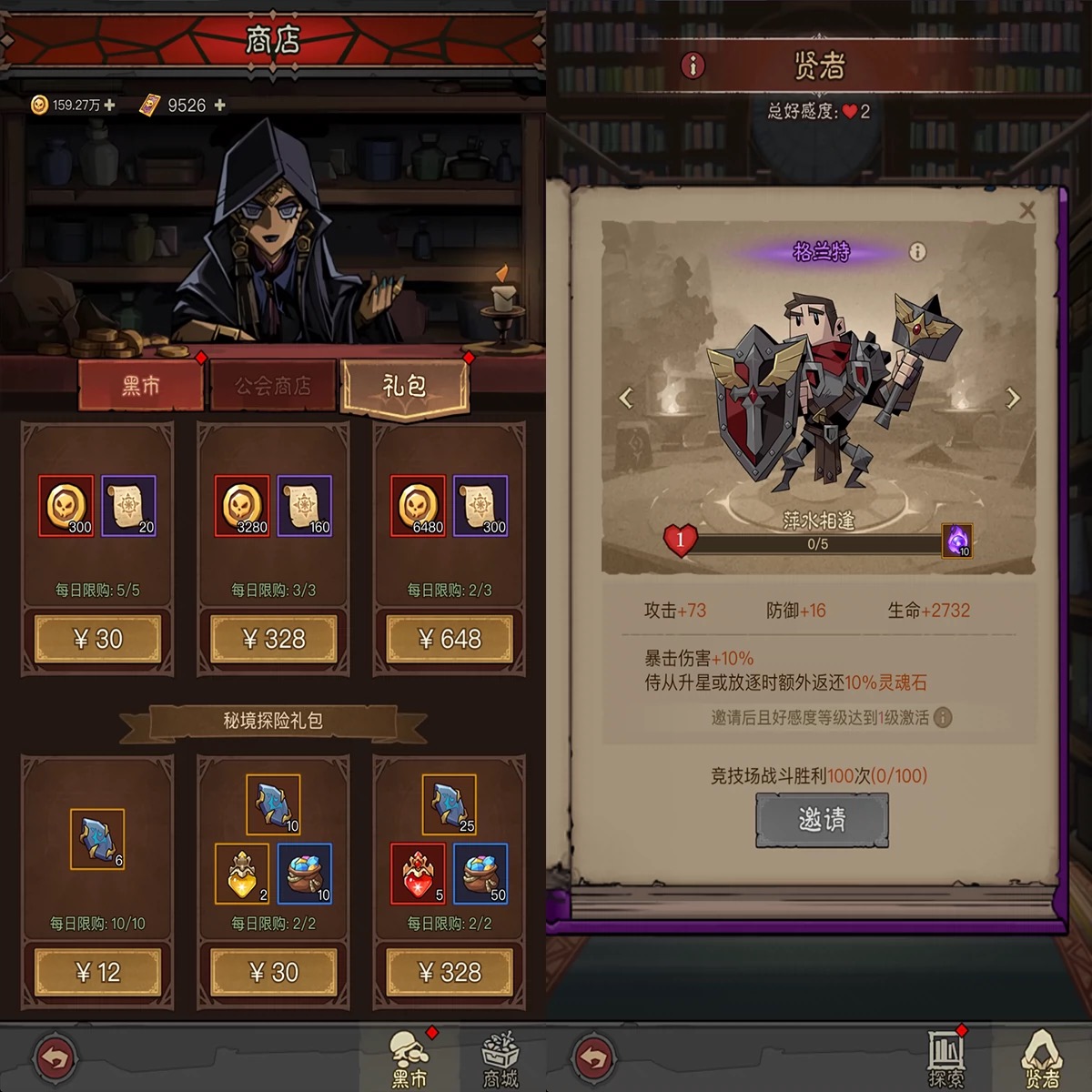Screen dimensions: 1092x1092
Task: Add more gold coins with plus icon
Action: tap(110, 106)
